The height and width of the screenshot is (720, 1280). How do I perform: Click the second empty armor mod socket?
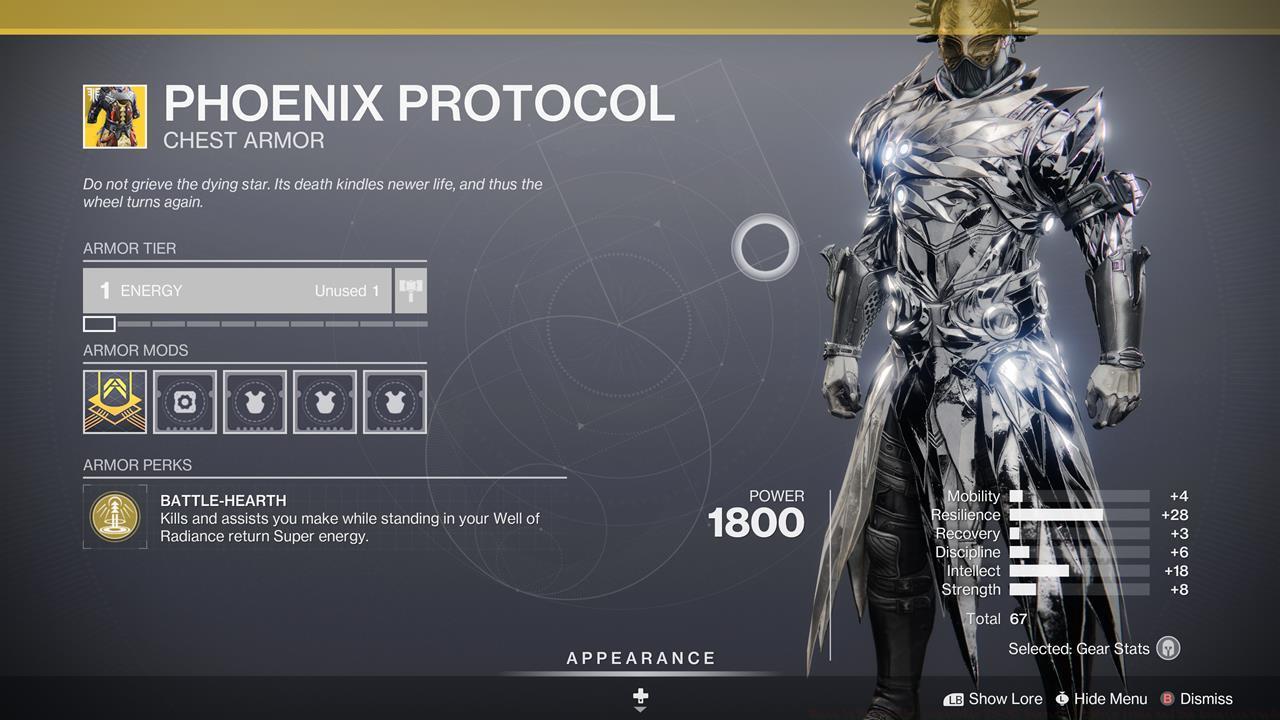click(324, 400)
